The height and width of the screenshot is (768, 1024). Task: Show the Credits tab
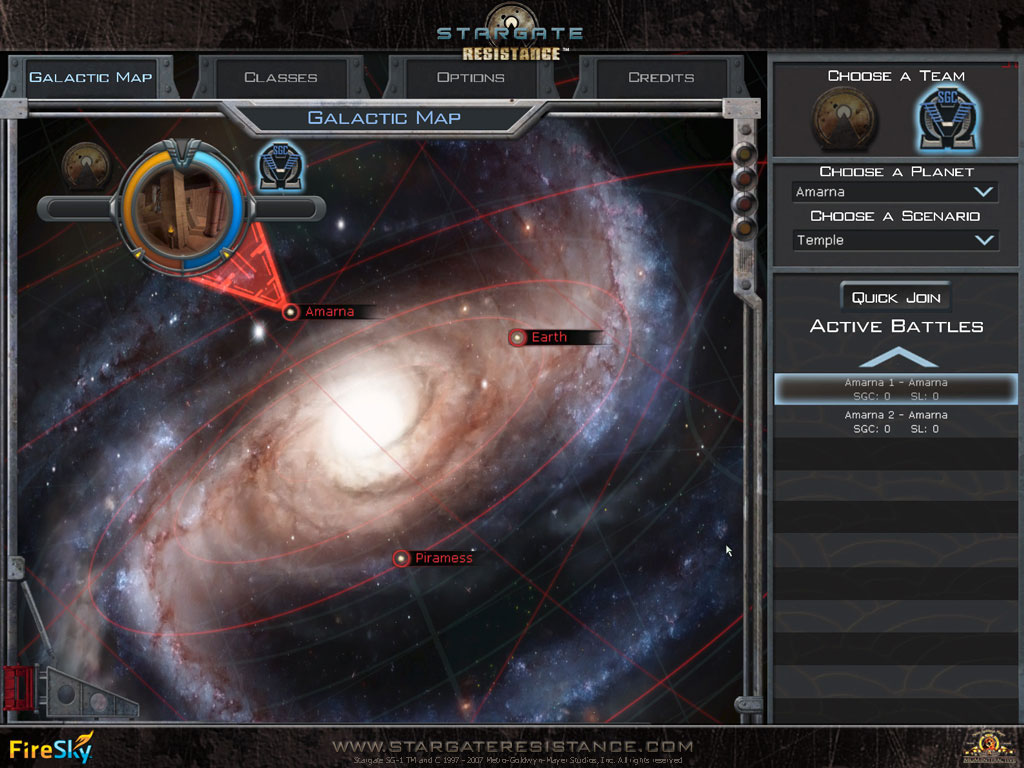pos(660,77)
